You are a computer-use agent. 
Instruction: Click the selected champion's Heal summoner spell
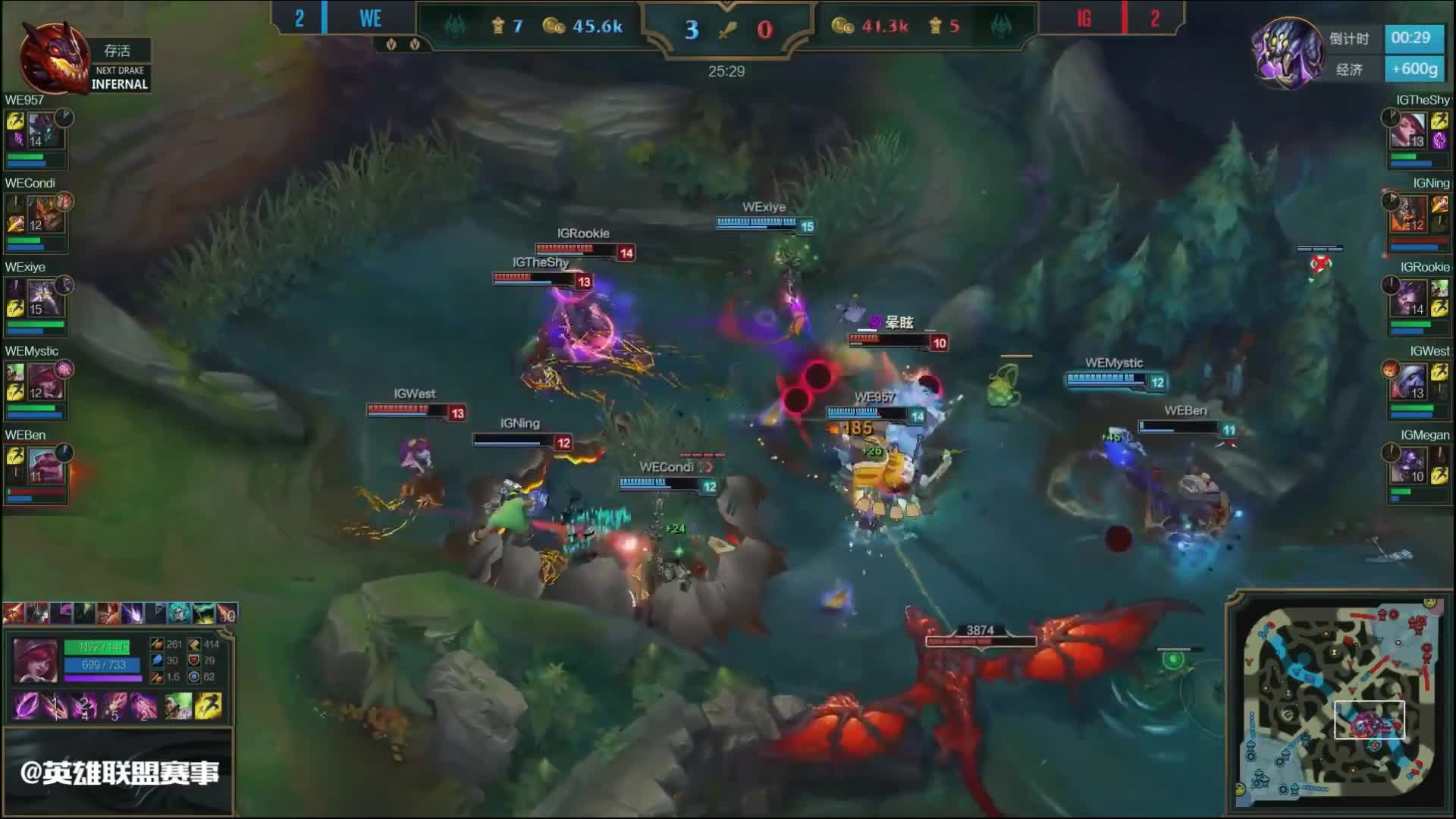[179, 706]
